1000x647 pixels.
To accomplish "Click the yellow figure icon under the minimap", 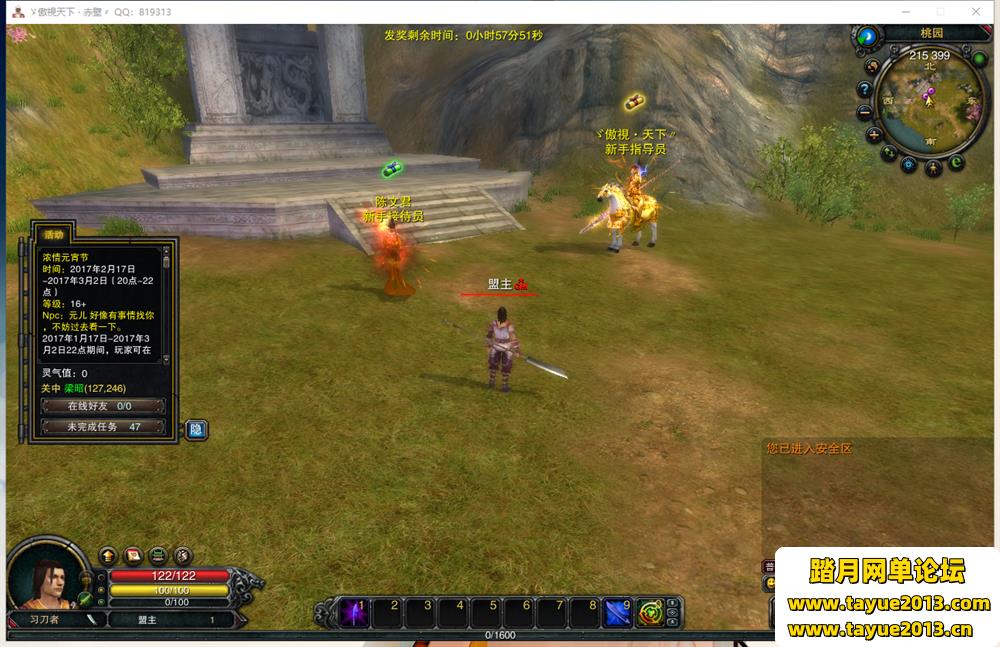I will 933,168.
